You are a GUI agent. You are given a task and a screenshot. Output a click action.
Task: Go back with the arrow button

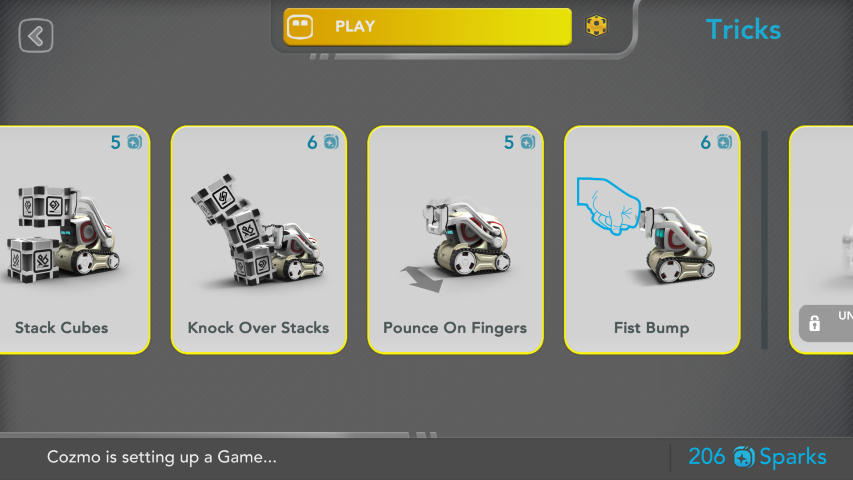point(36,37)
